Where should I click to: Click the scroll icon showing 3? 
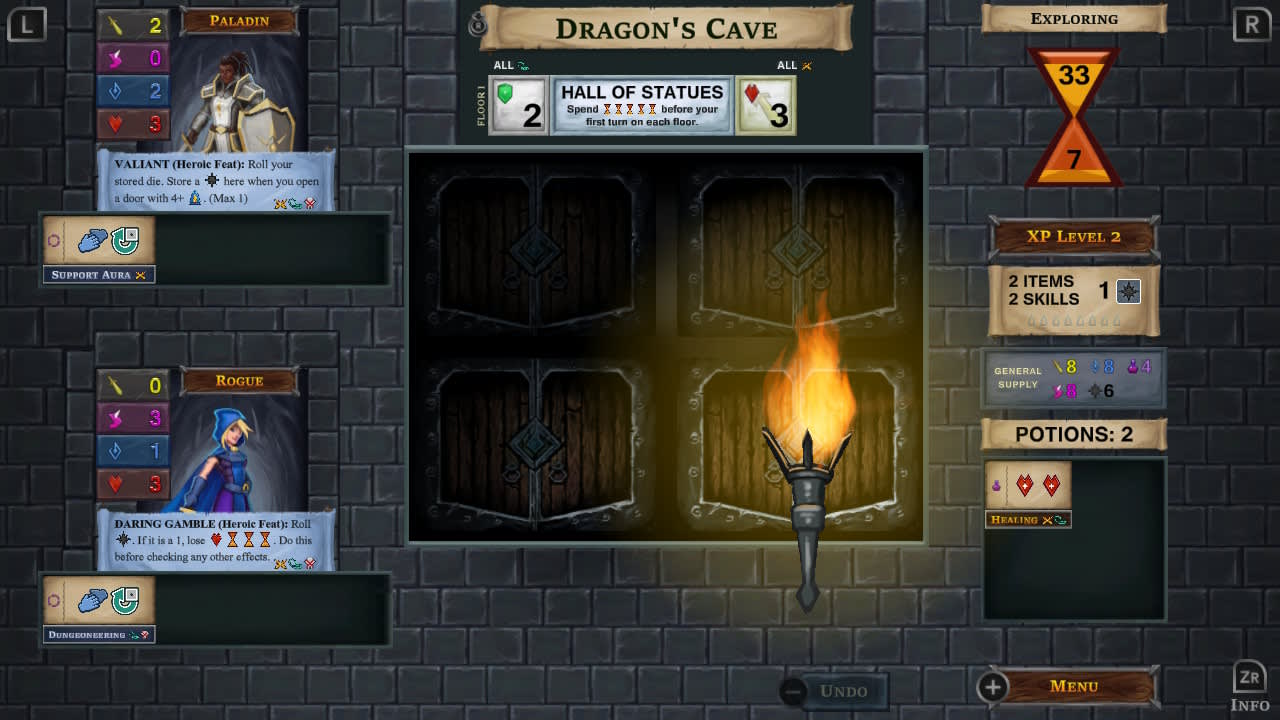click(765, 104)
